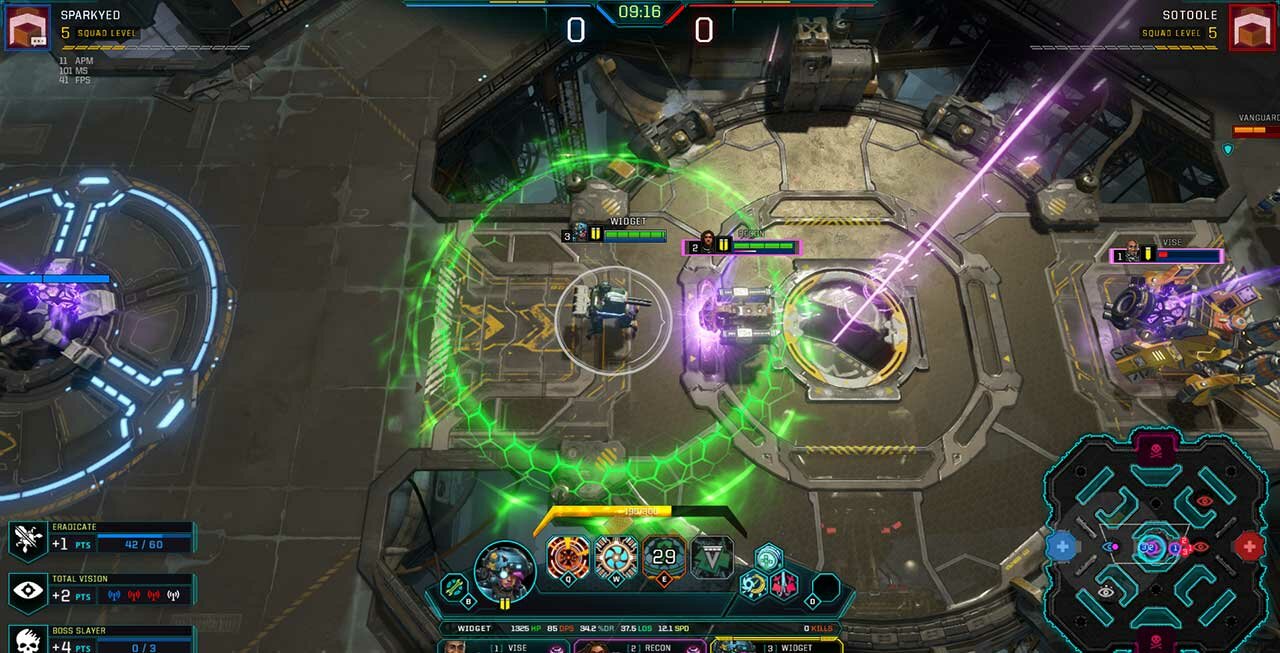This screenshot has height=653, width=1280.
Task: Click the Boss Slayer objective entry
Action: [100, 640]
